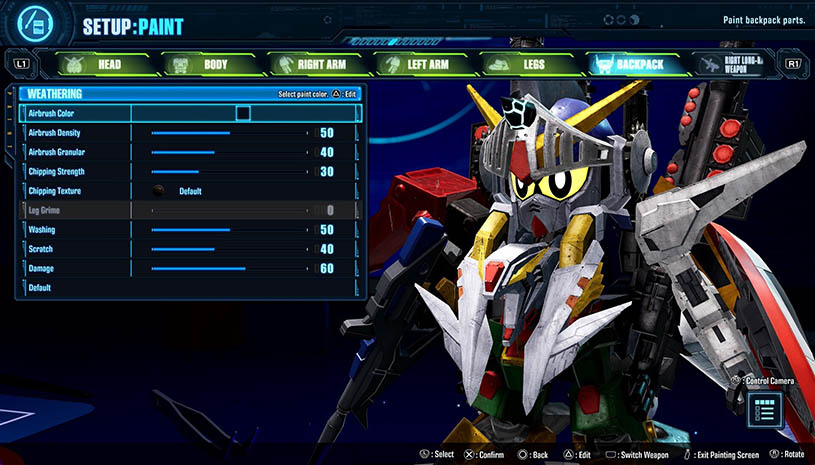The width and height of the screenshot is (815, 465).
Task: Adjust the Washing slider
Action: pyautogui.click(x=230, y=230)
